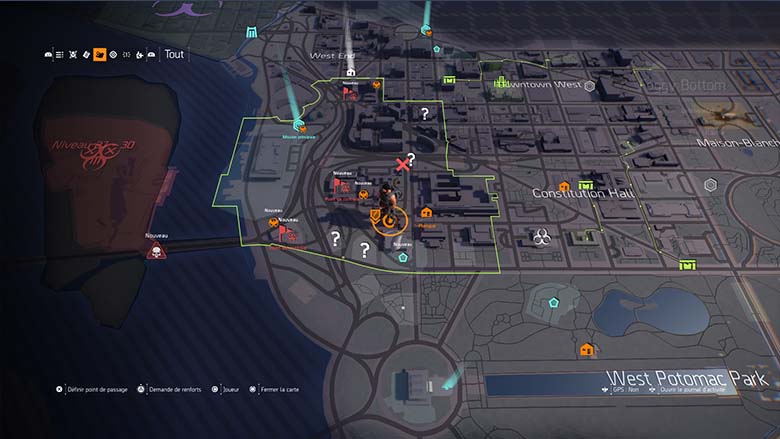Select the highlighted orange map filter icon
780x439 pixels.
tap(100, 54)
